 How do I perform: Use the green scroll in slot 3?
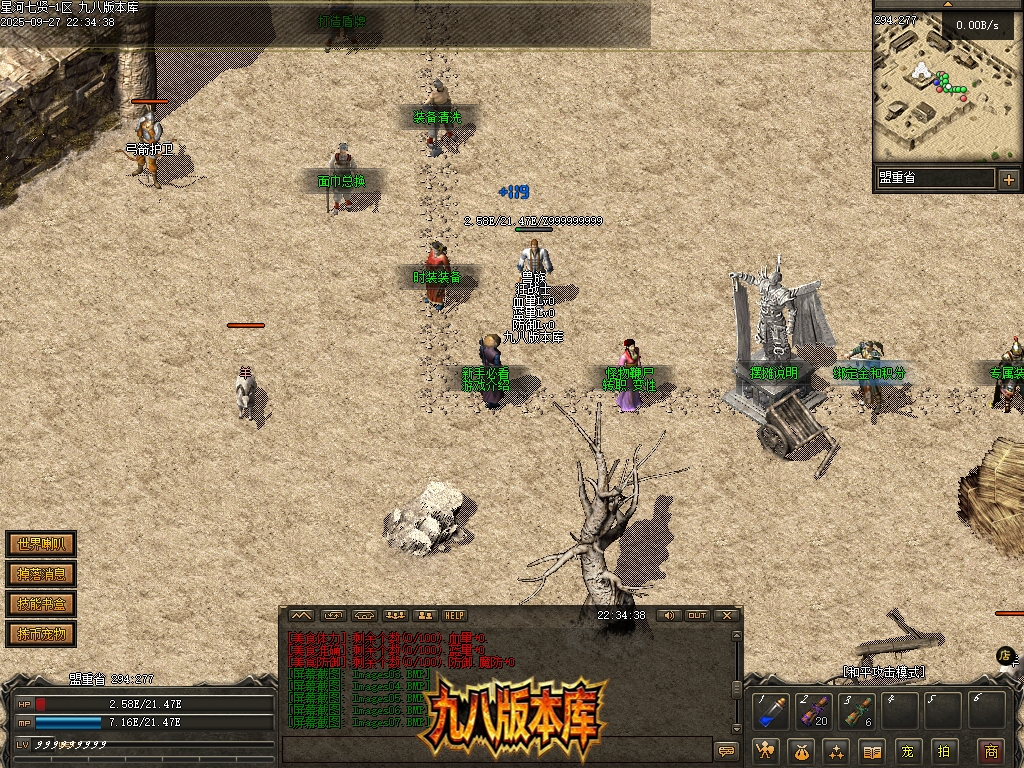pos(859,712)
